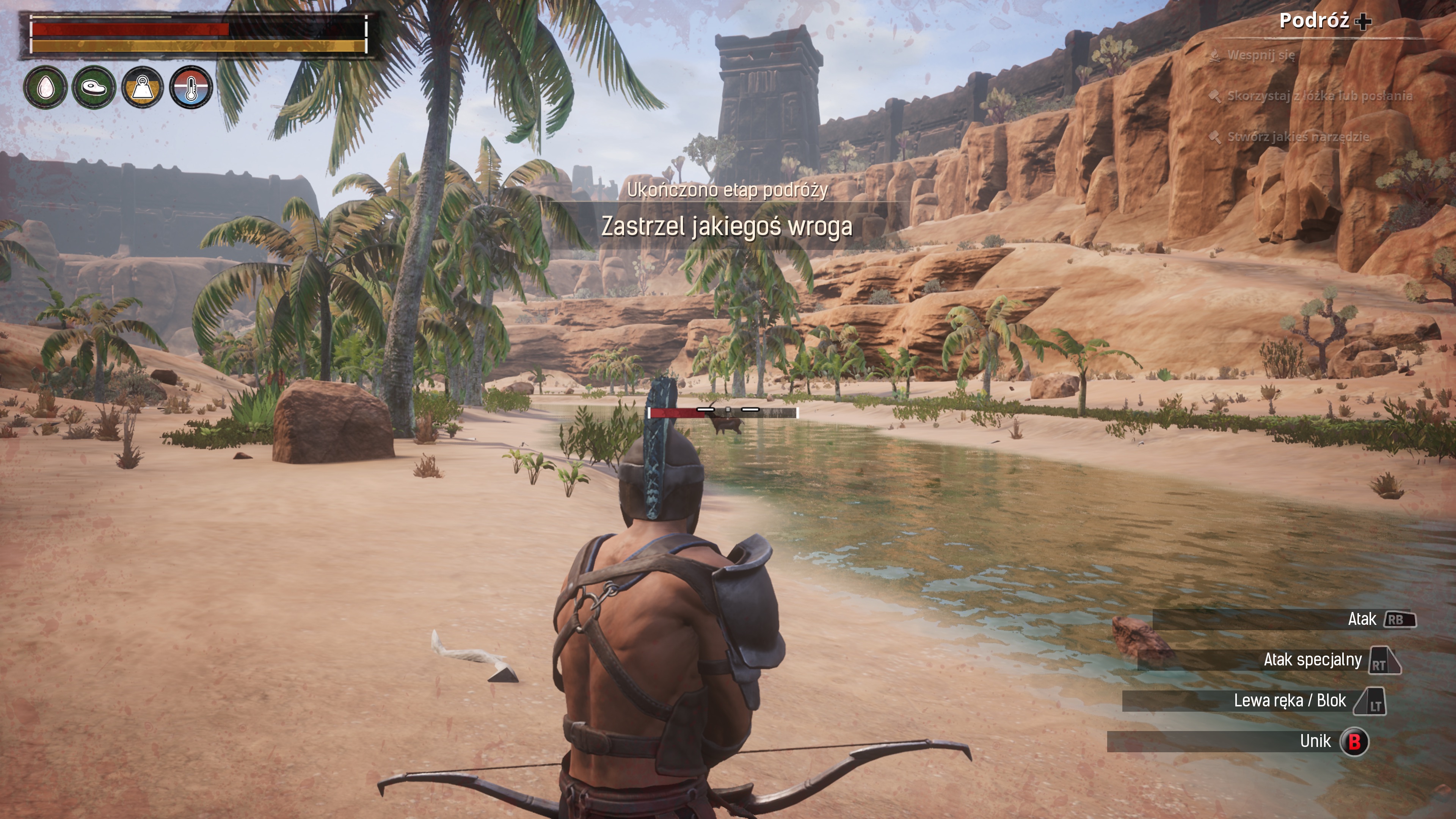Choose the 'Skorzystaj z łóżka lub posłania' step
This screenshot has width=1456, height=819.
[x=1319, y=96]
